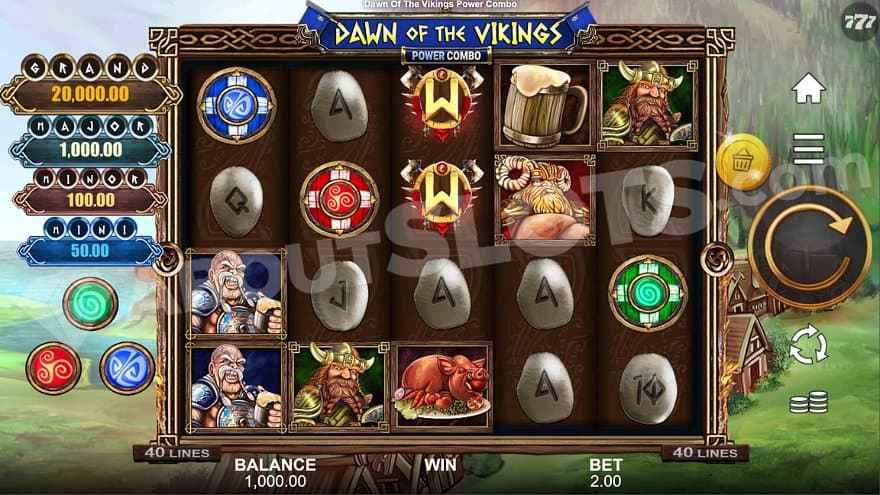Click the 777 logo badge
The height and width of the screenshot is (495, 880).
click(859, 21)
